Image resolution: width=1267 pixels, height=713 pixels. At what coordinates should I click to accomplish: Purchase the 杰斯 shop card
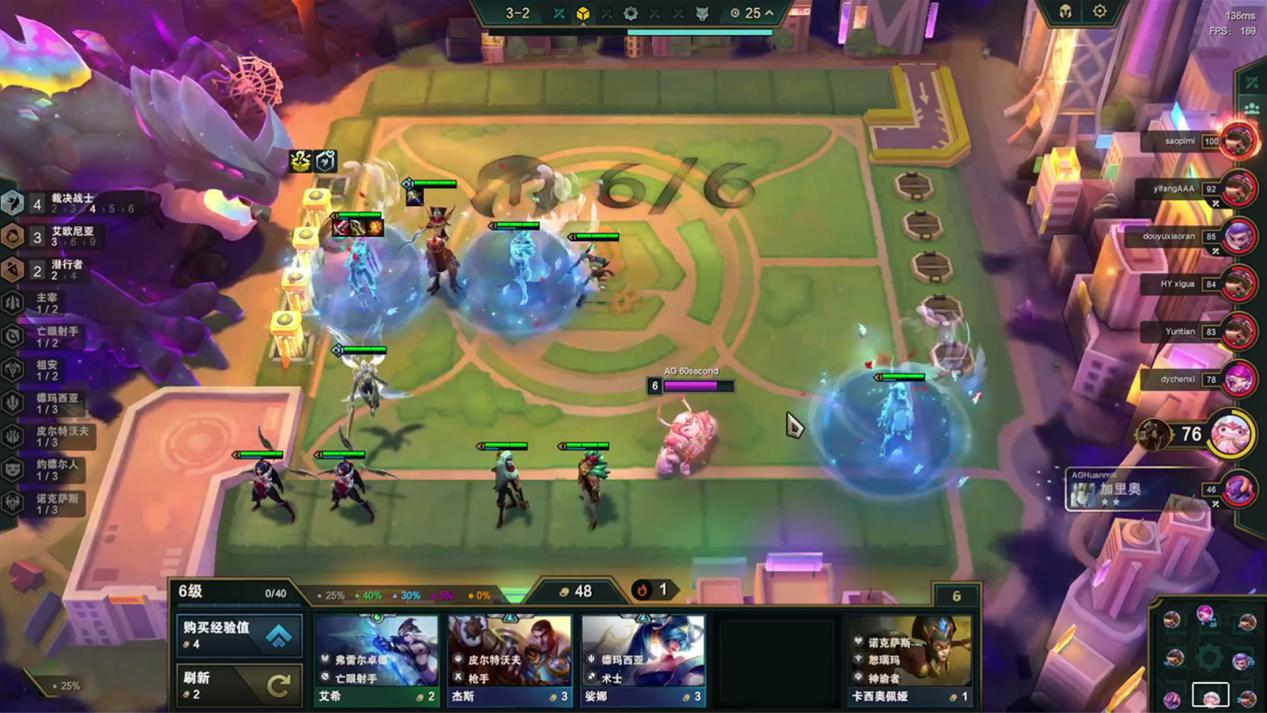point(510,660)
